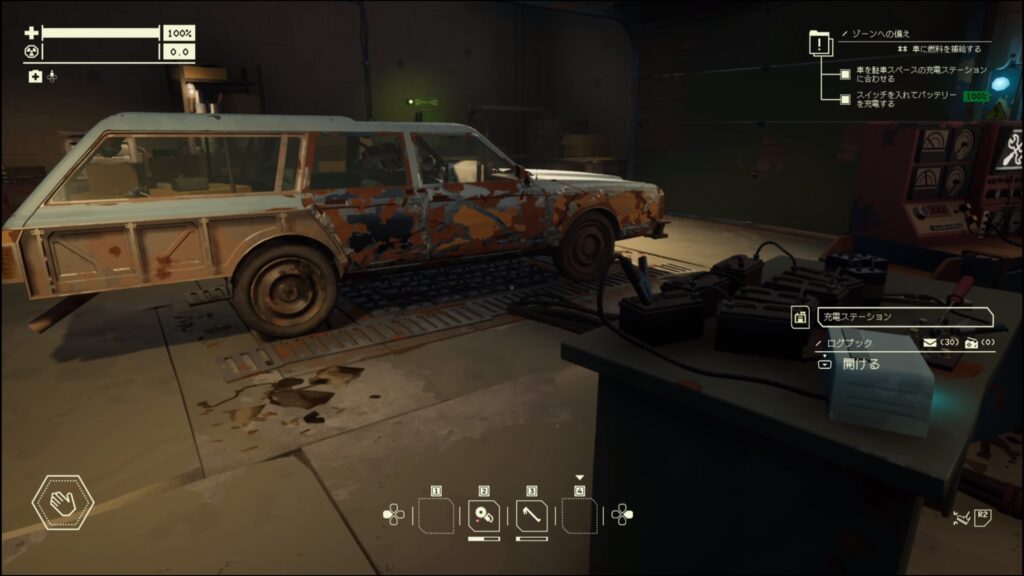Select the 充電ステーション label box
Image resolution: width=1024 pixels, height=576 pixels.
tap(903, 317)
